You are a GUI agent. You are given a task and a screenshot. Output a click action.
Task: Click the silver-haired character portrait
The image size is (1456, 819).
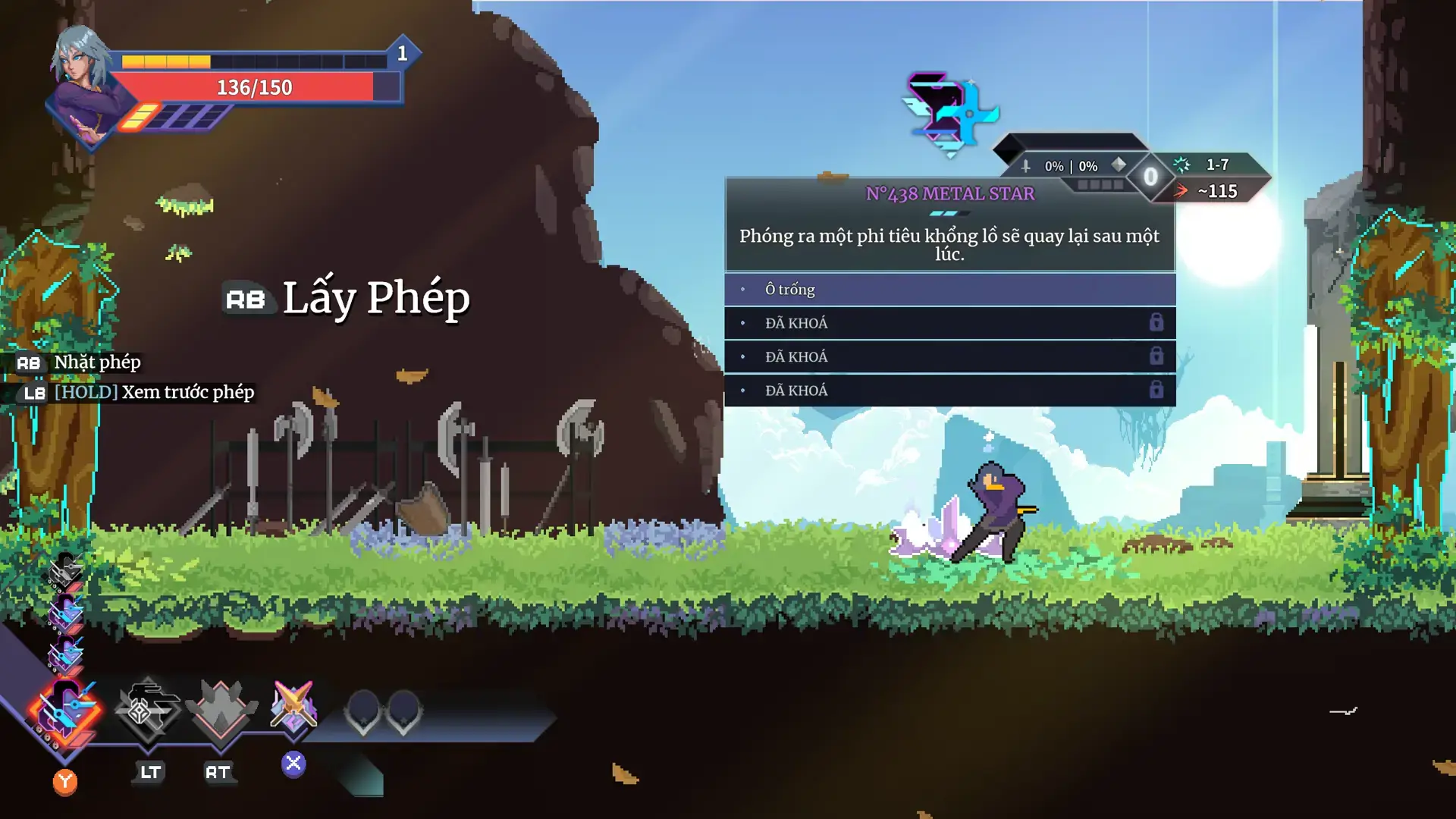[82, 83]
